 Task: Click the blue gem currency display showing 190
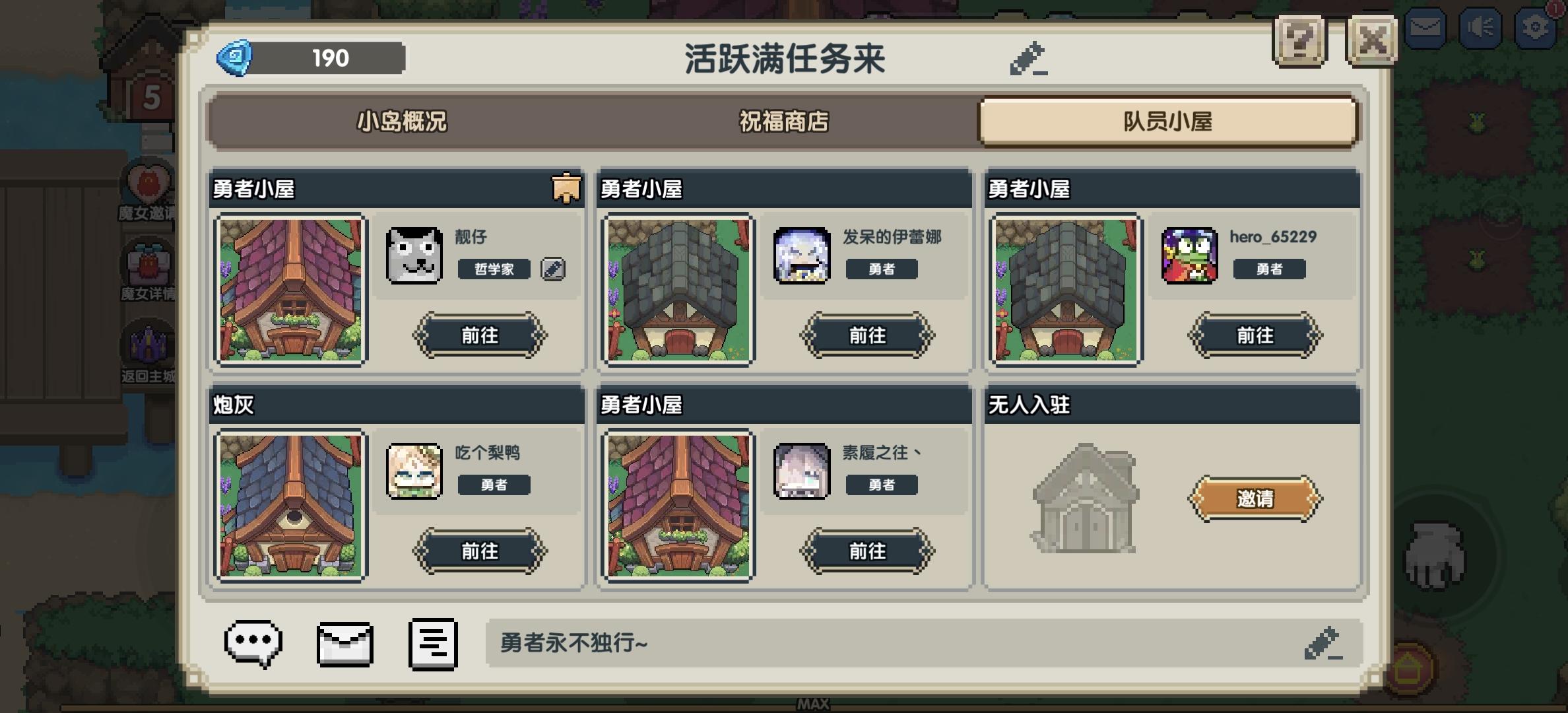coord(310,59)
